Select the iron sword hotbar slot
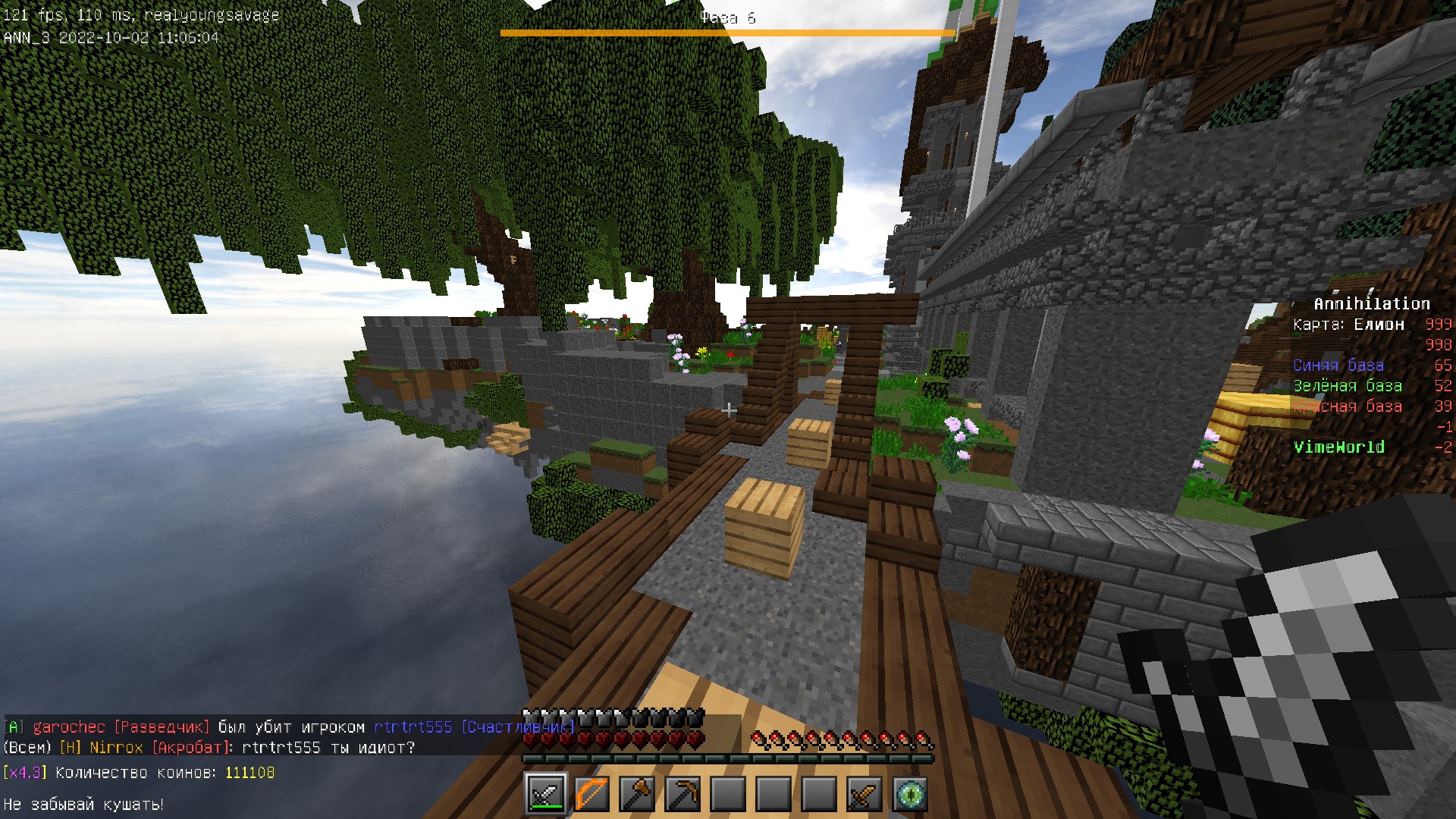The image size is (1456, 819). (x=546, y=794)
